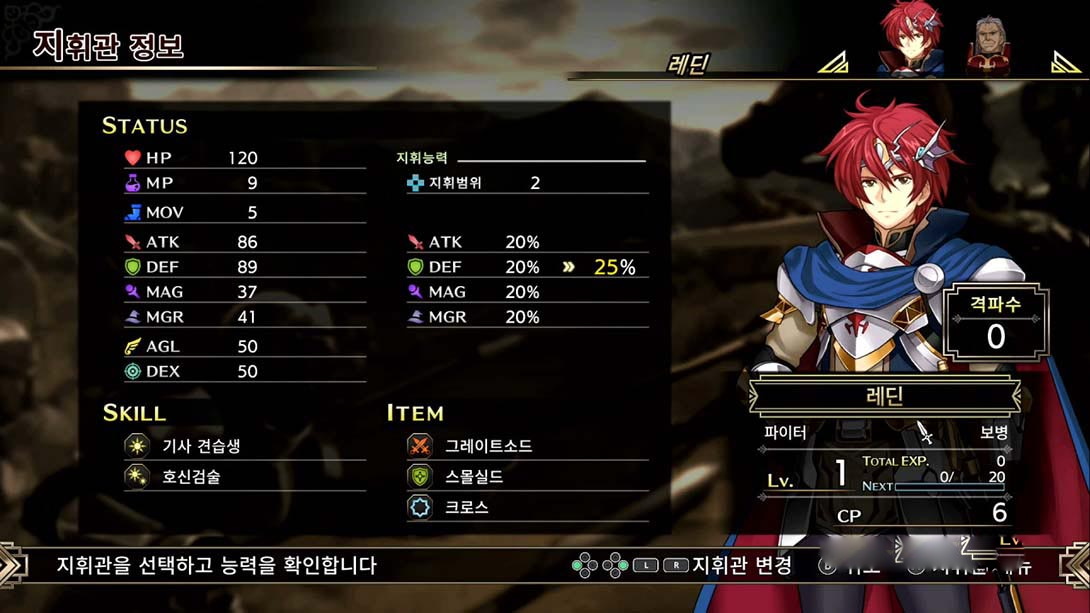Screen dimensions: 1090x613
Task: Choose the 크로스 accessory item
Action: tap(466, 507)
